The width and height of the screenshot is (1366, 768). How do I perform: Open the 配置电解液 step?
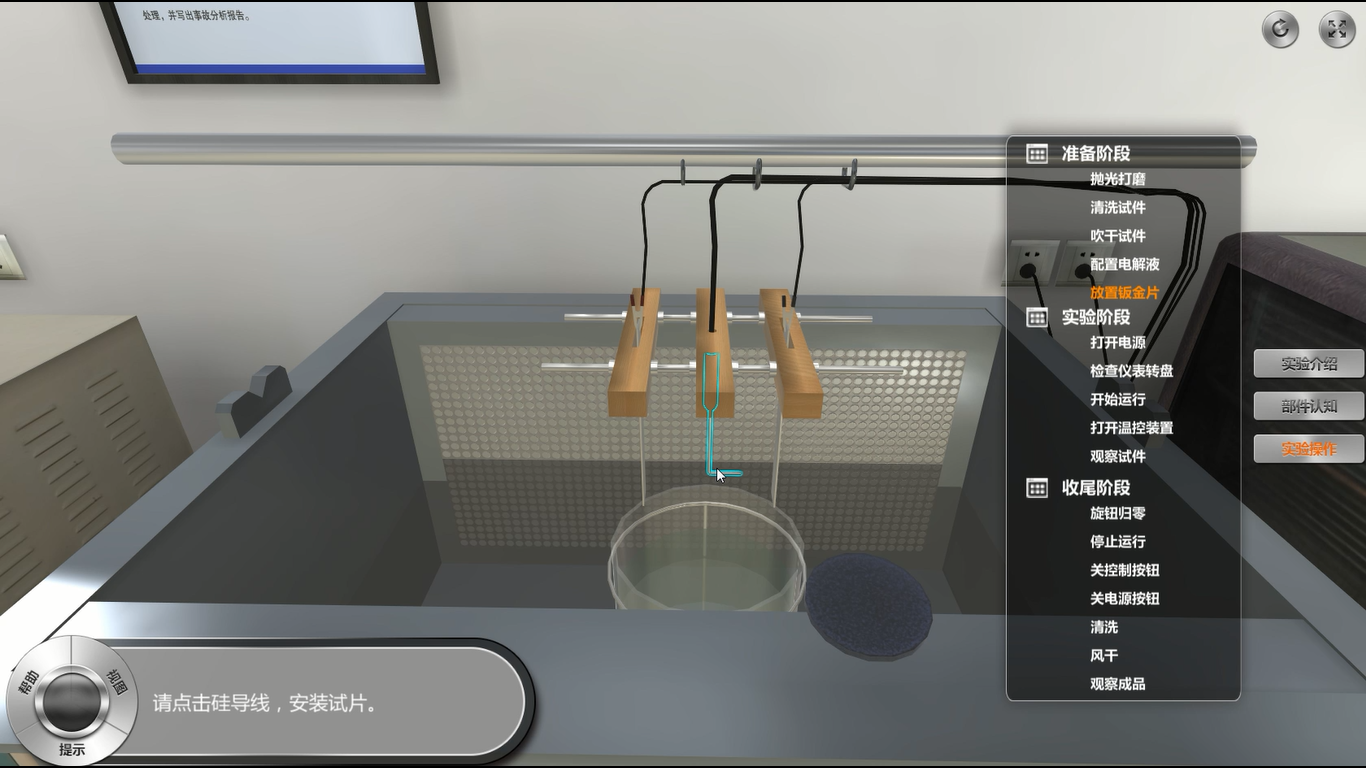(x=1125, y=264)
